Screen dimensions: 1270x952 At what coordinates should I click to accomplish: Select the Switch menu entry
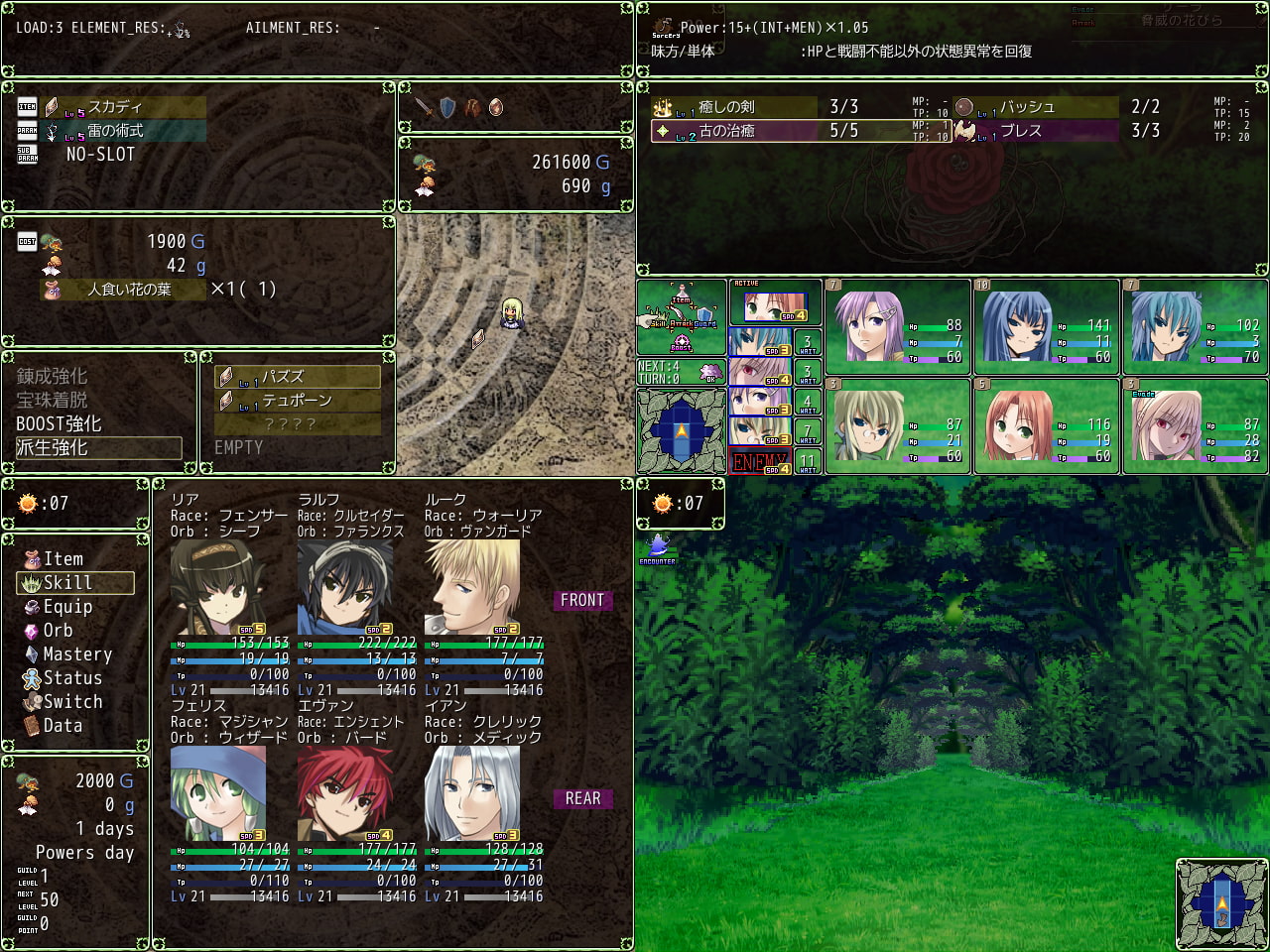[x=72, y=702]
